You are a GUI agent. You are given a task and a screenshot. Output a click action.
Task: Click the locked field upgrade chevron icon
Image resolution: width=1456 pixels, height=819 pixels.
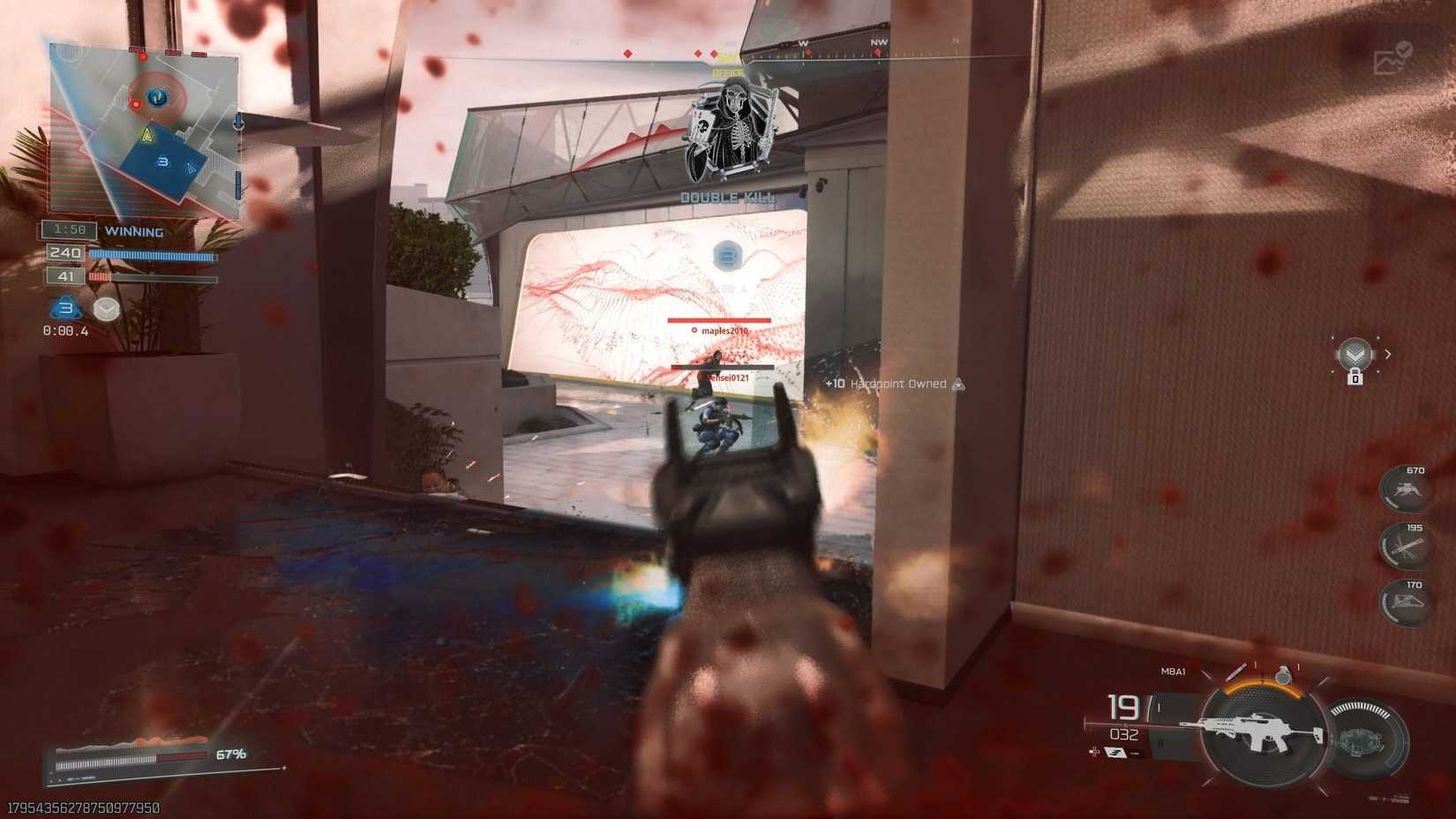1355,355
